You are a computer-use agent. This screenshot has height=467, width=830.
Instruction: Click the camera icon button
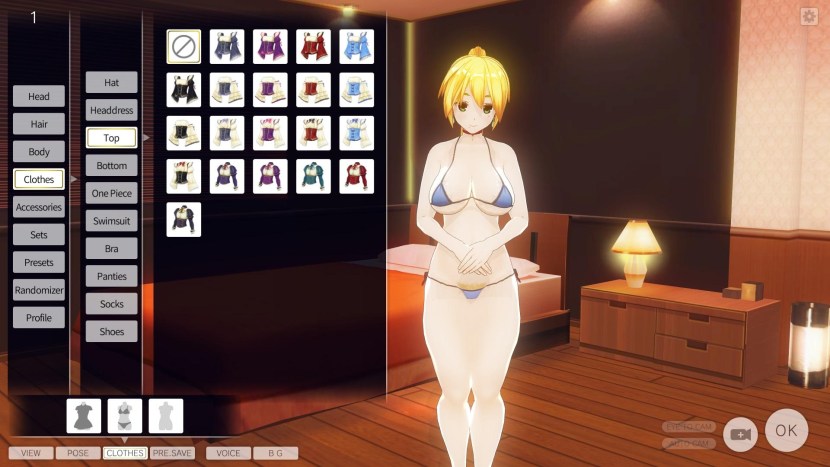740,433
